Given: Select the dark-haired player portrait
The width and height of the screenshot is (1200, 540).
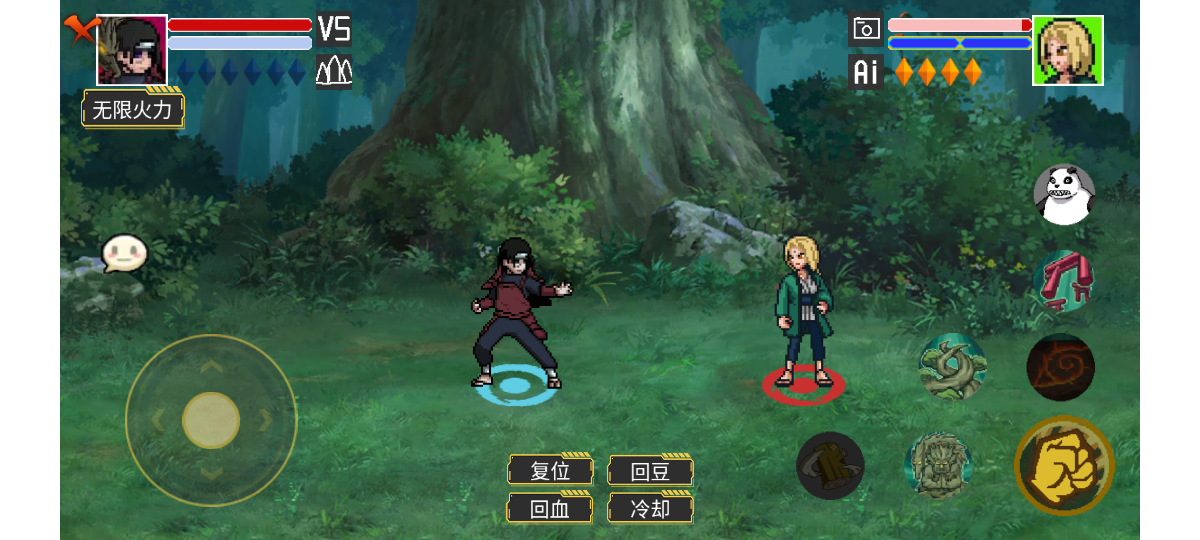Looking at the screenshot, I should [x=132, y=50].
